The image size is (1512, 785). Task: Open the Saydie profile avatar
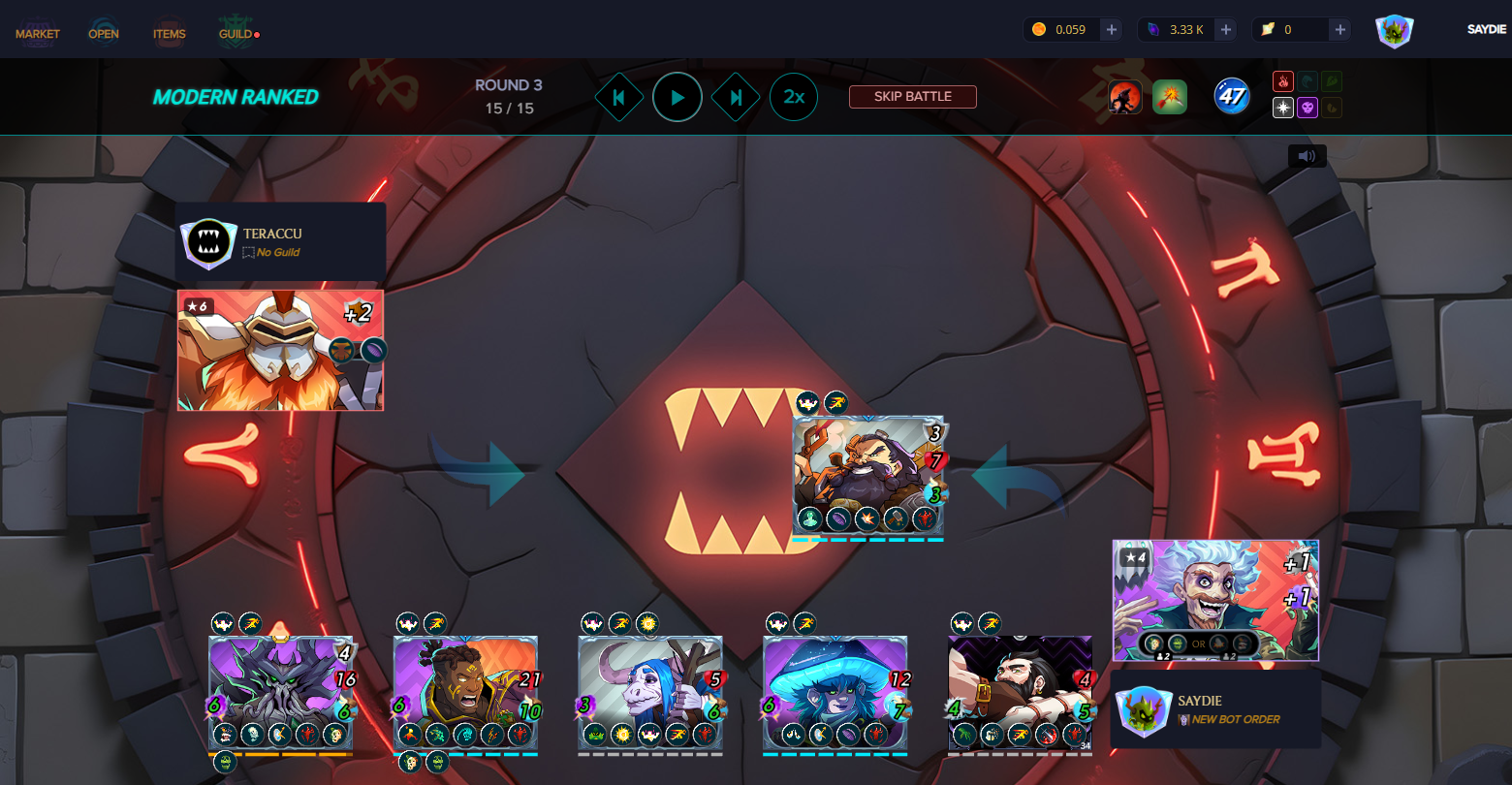pos(1394,31)
